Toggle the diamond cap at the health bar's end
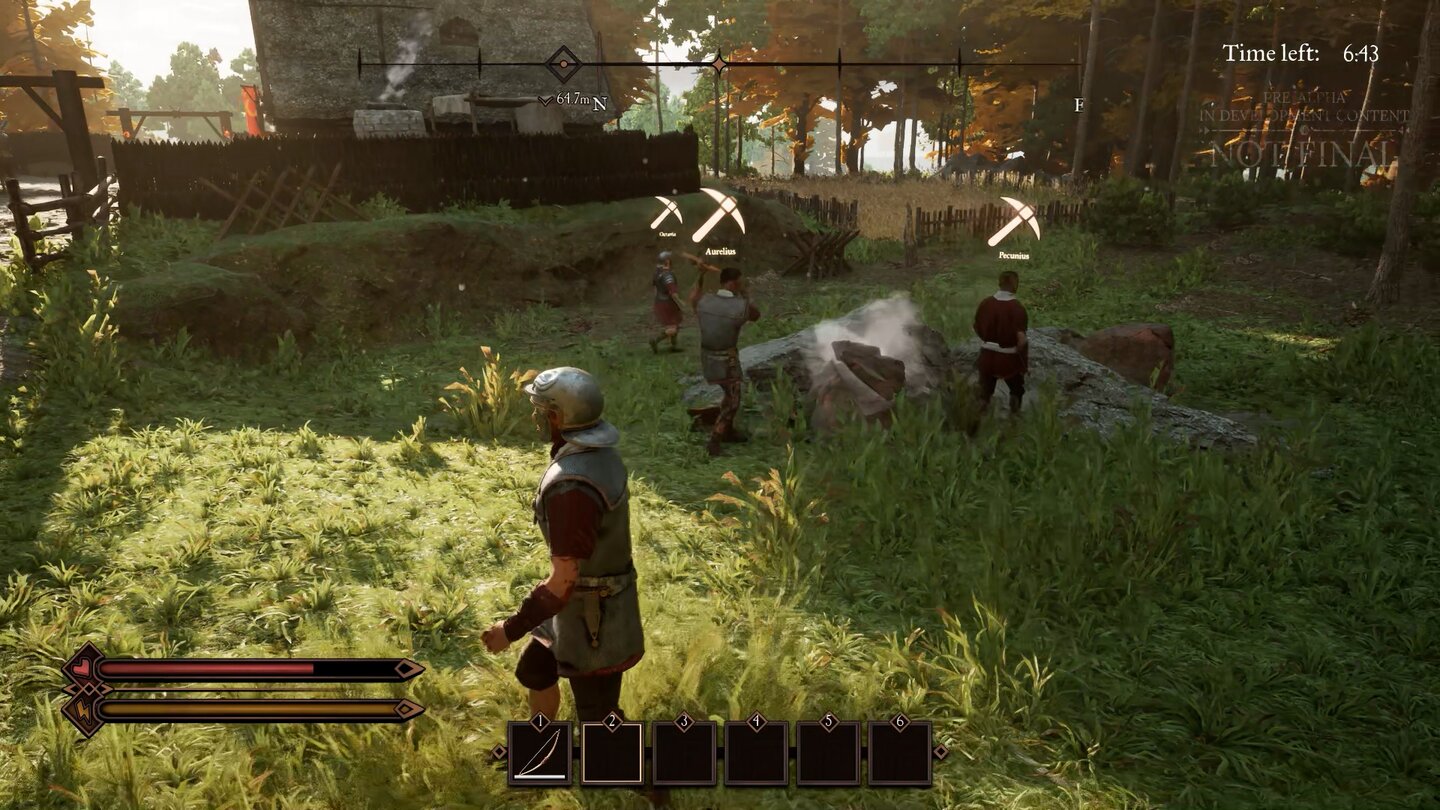 pyautogui.click(x=404, y=668)
